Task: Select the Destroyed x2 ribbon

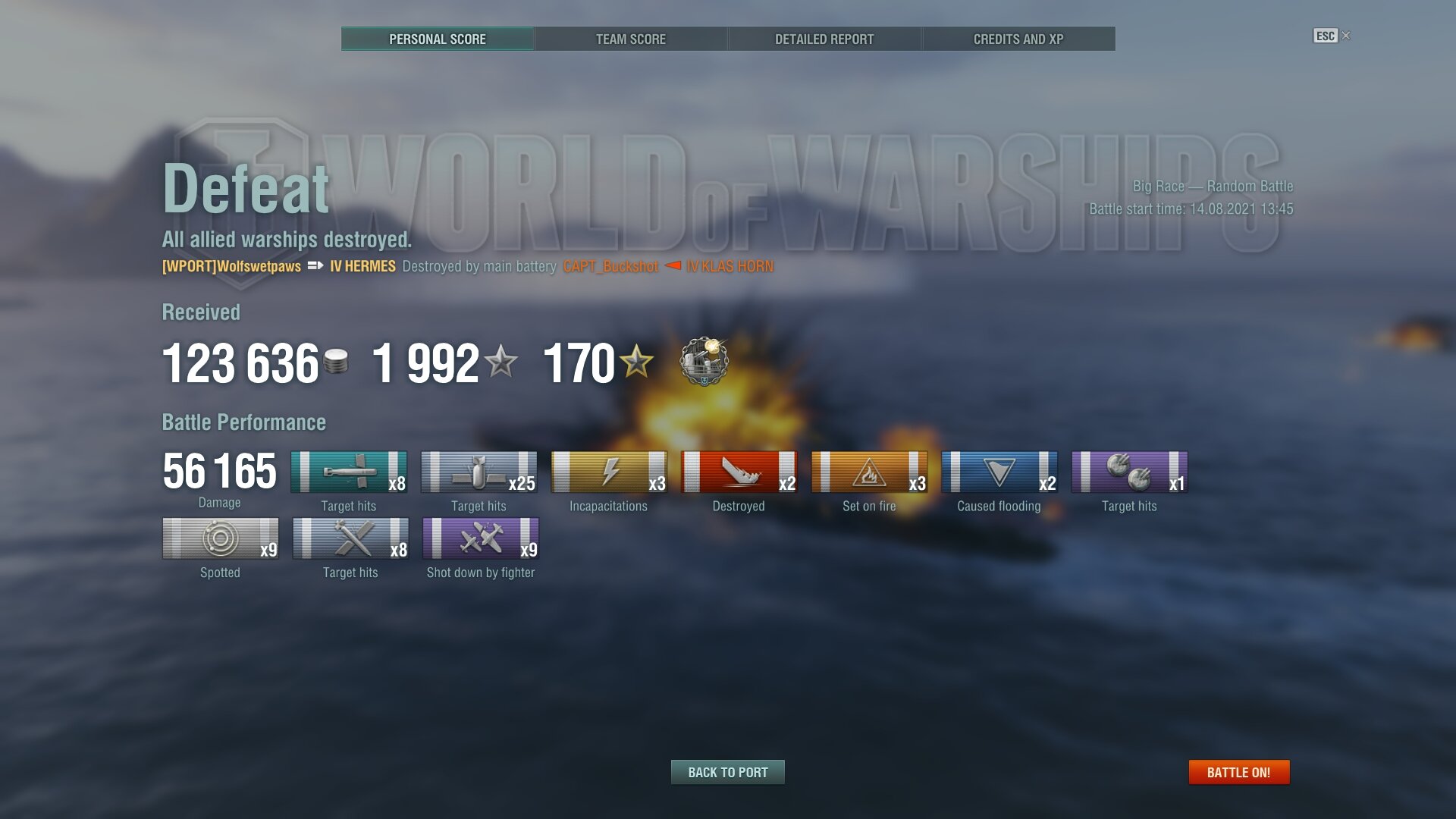Action: 739,472
